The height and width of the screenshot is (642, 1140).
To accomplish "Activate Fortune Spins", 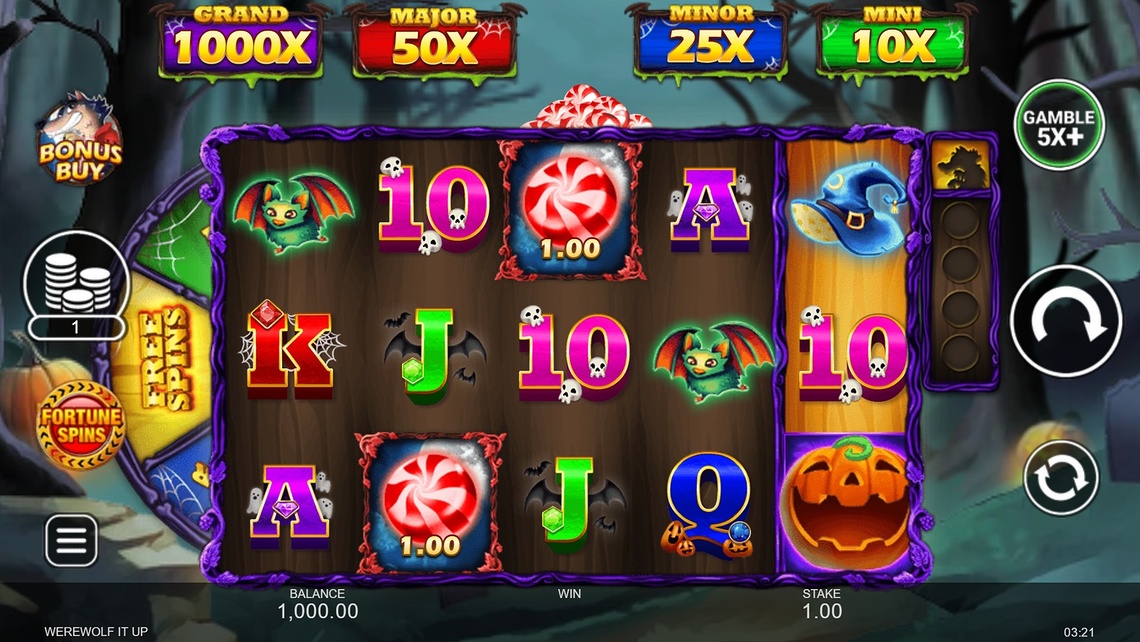I will point(81,425).
